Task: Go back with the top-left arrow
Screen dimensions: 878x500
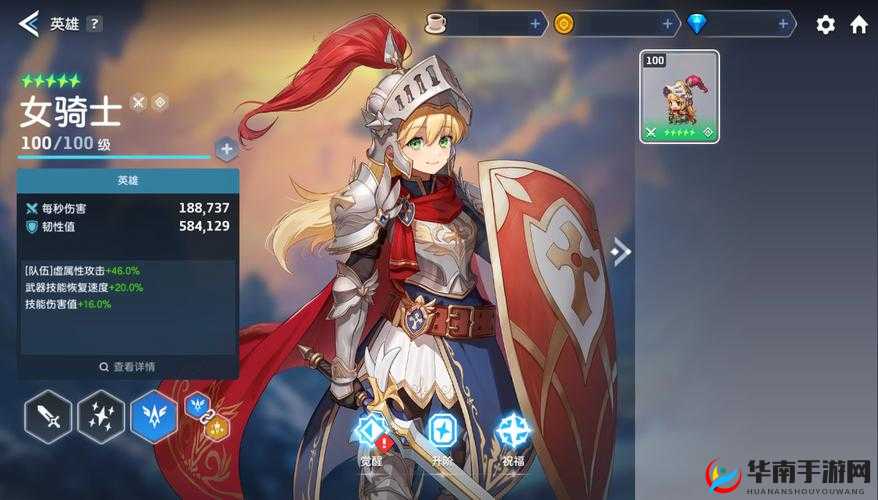Action: tap(28, 23)
